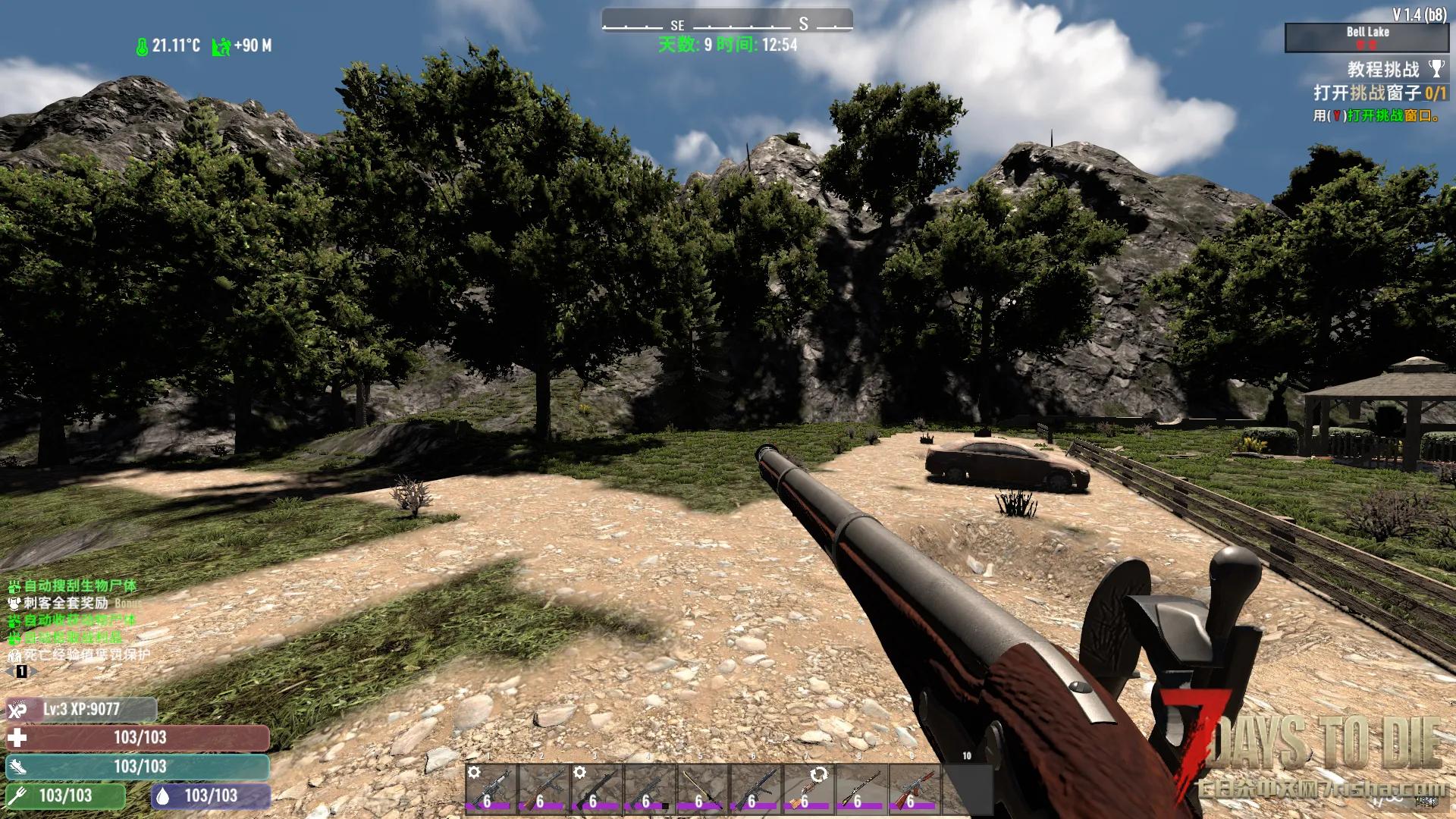1456x819 pixels.
Task: Click the 教程挑战 trophy icon
Action: tap(1436, 69)
